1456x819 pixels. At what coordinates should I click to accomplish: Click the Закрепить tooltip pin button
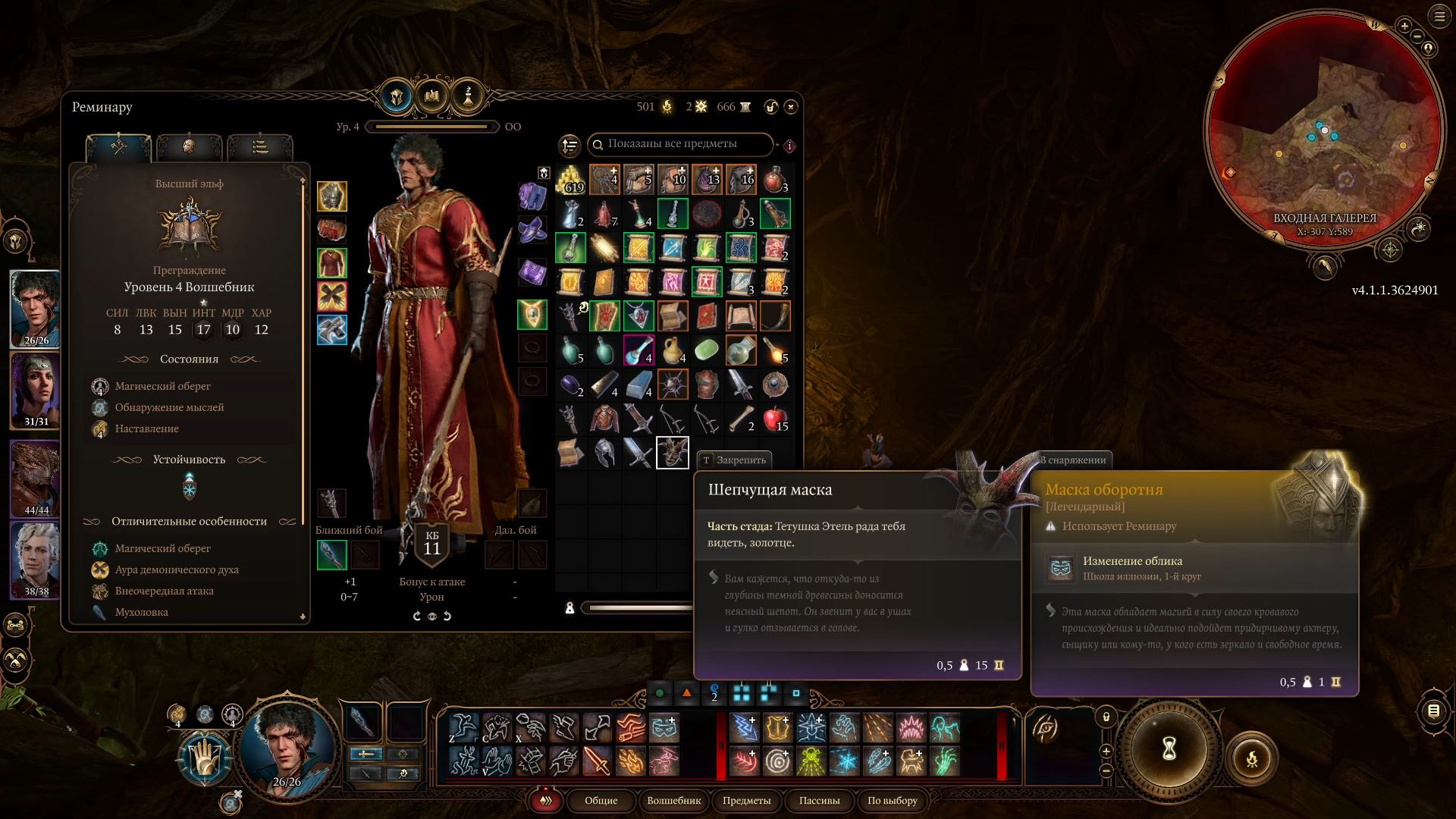pyautogui.click(x=733, y=460)
